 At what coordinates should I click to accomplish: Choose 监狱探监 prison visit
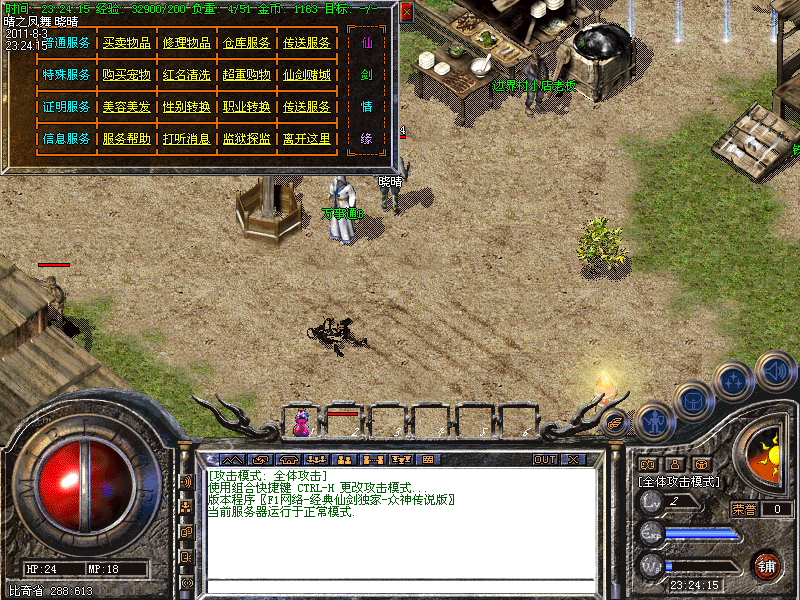tap(247, 139)
